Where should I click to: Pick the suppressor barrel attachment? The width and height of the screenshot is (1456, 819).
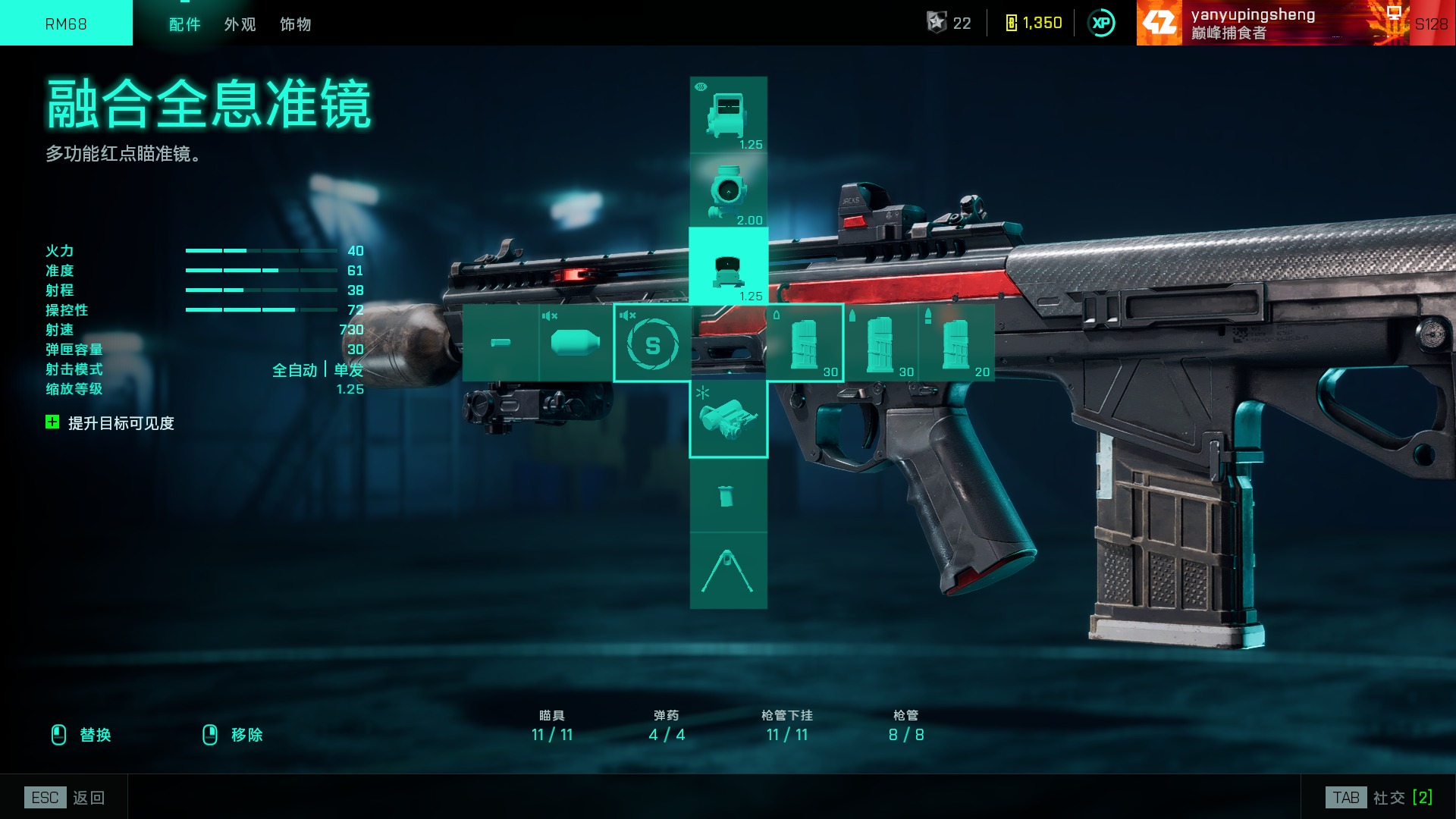point(576,343)
